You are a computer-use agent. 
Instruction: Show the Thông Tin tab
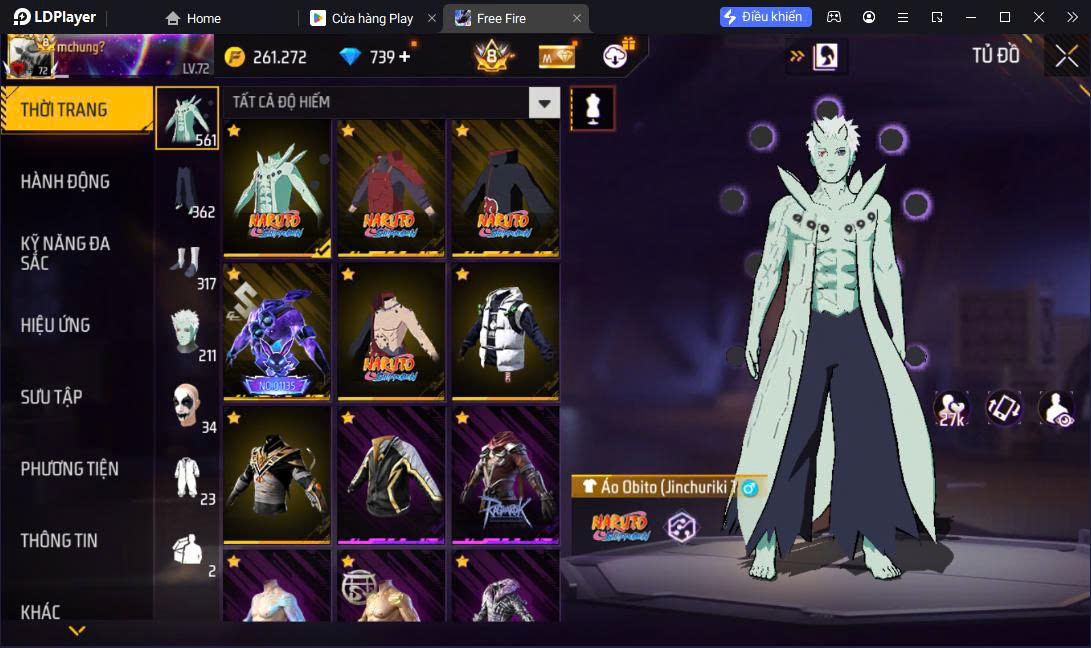[60, 540]
